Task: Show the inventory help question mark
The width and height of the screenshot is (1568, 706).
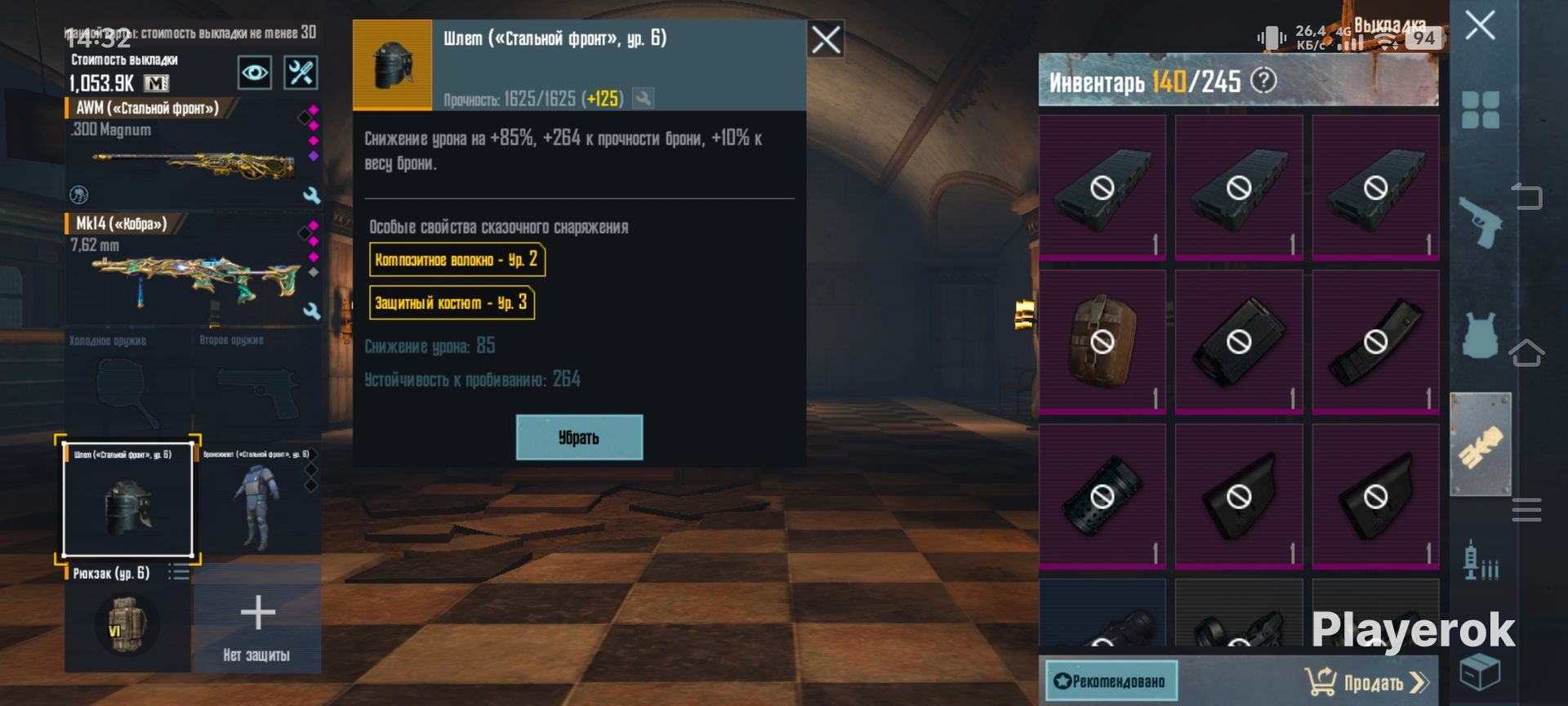Action: pyautogui.click(x=1263, y=80)
